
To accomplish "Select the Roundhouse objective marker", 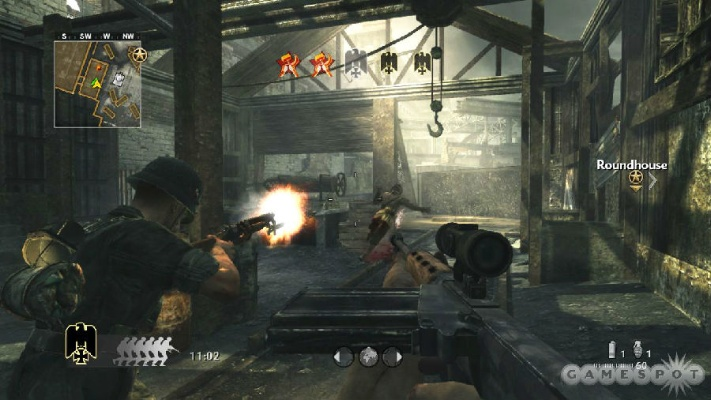I will 635,179.
